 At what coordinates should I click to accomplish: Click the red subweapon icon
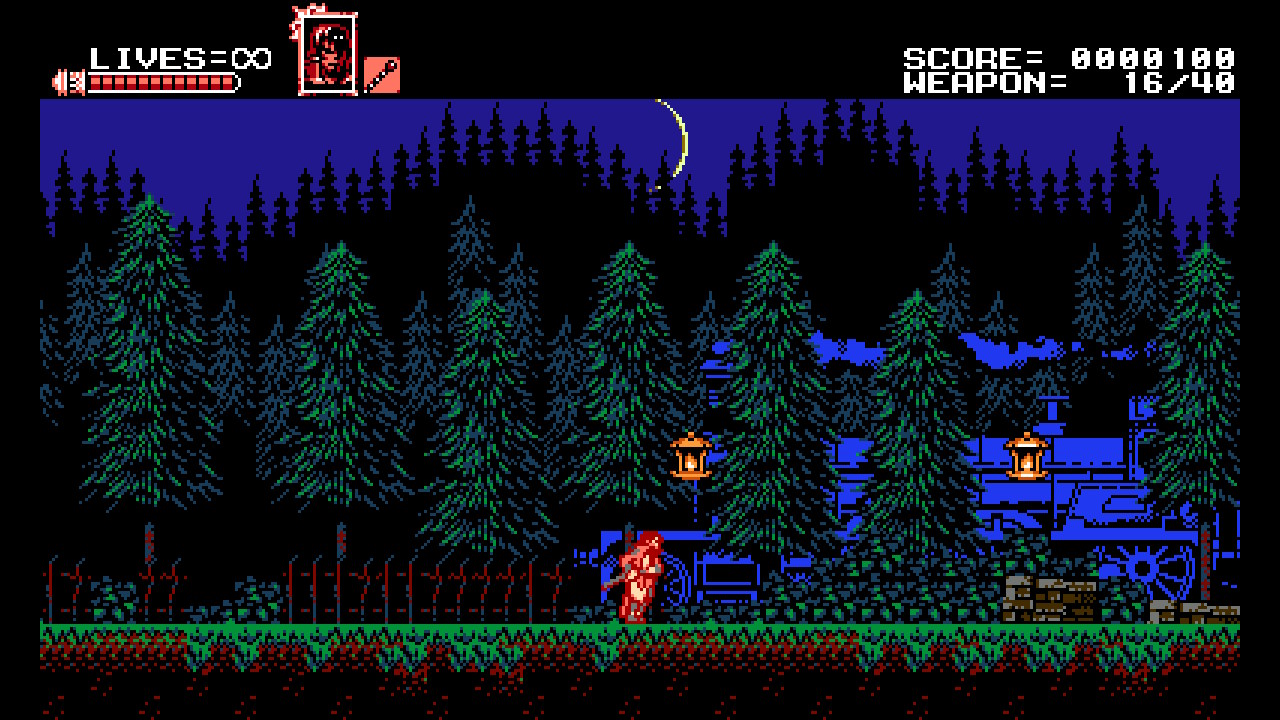point(381,75)
